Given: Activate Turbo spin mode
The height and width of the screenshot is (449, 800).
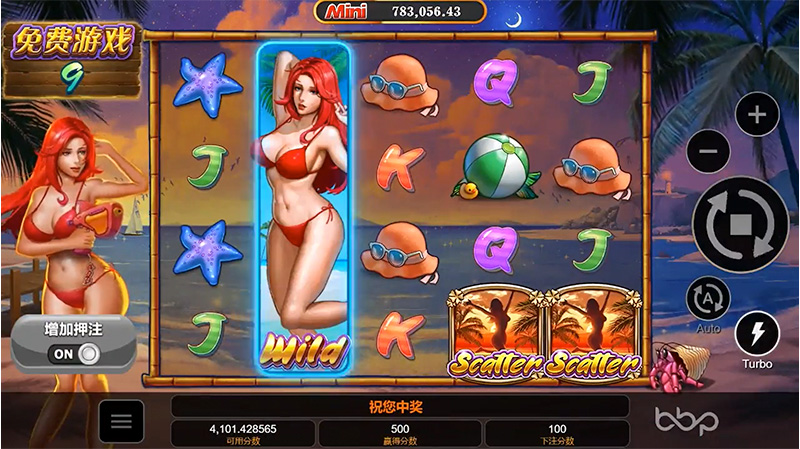Looking at the screenshot, I should coord(757,334).
